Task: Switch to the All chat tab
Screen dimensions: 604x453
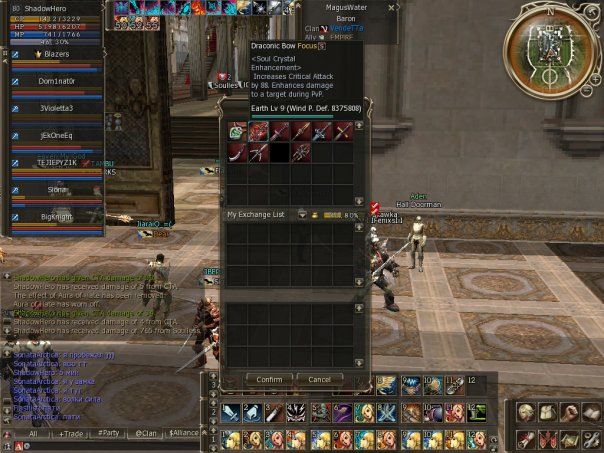Action: [x=31, y=434]
